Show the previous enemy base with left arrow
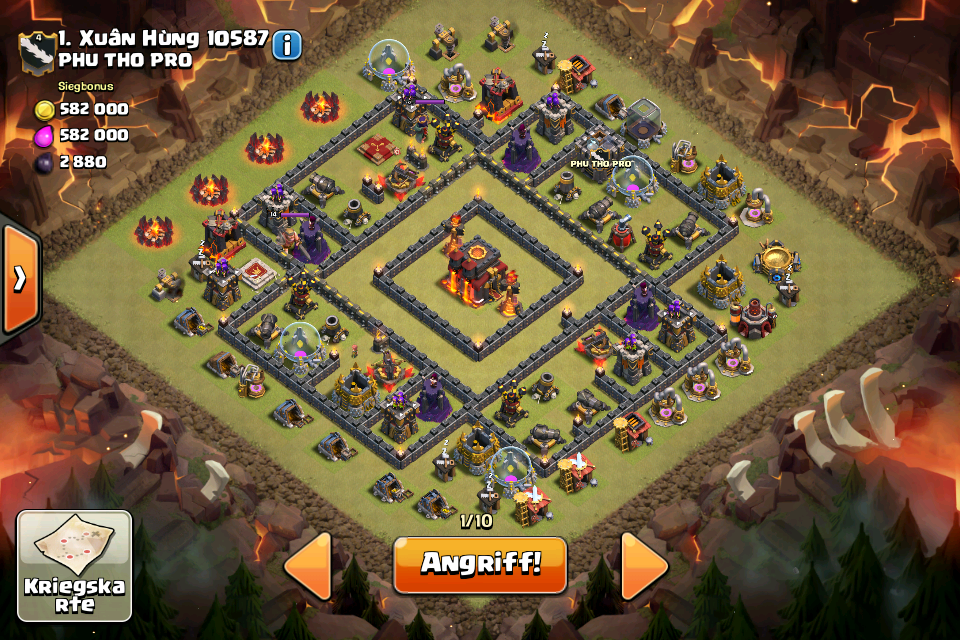The width and height of the screenshot is (960, 640). [x=308, y=566]
